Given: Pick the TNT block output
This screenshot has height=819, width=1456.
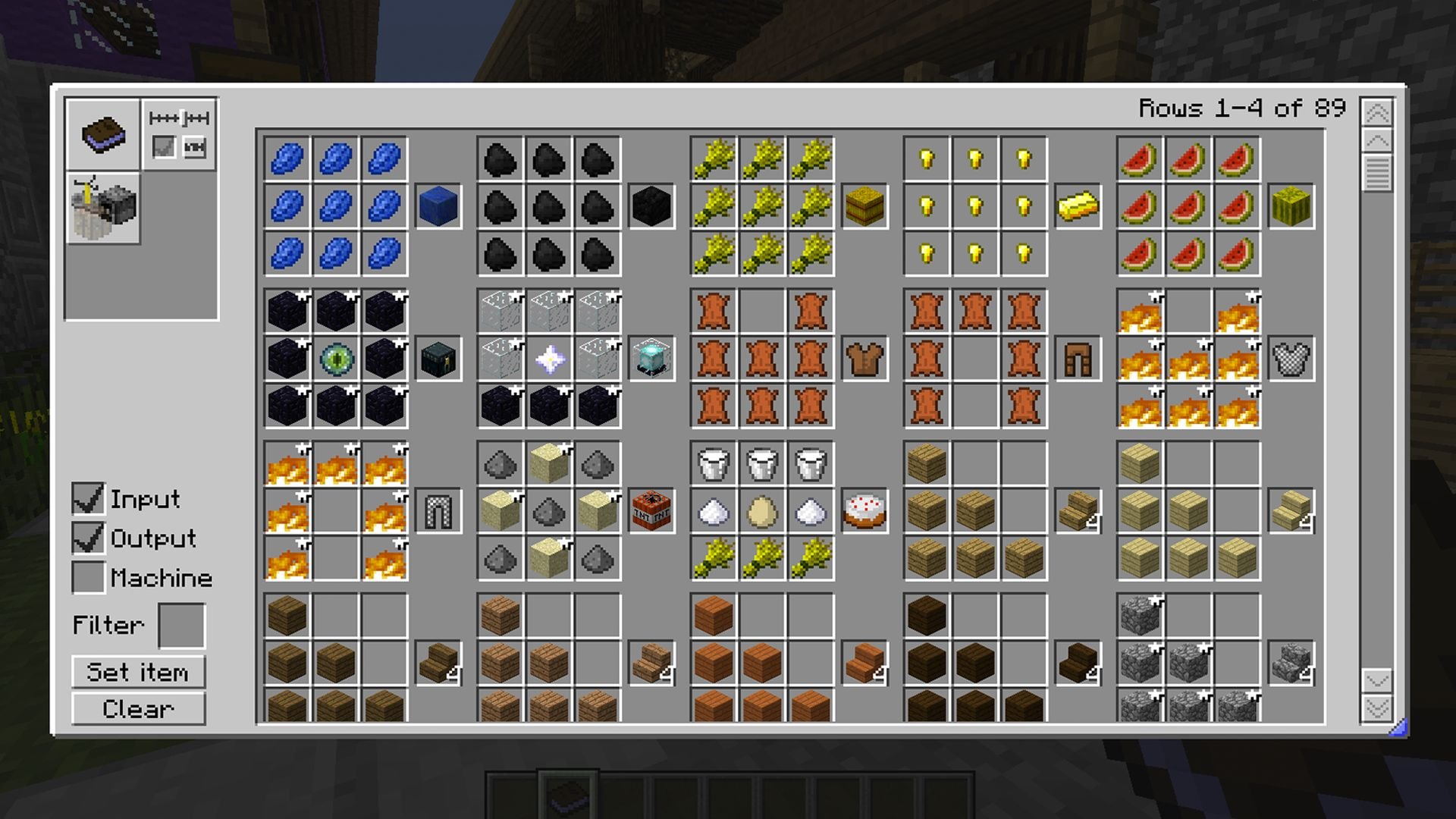Looking at the screenshot, I should pyautogui.click(x=651, y=511).
